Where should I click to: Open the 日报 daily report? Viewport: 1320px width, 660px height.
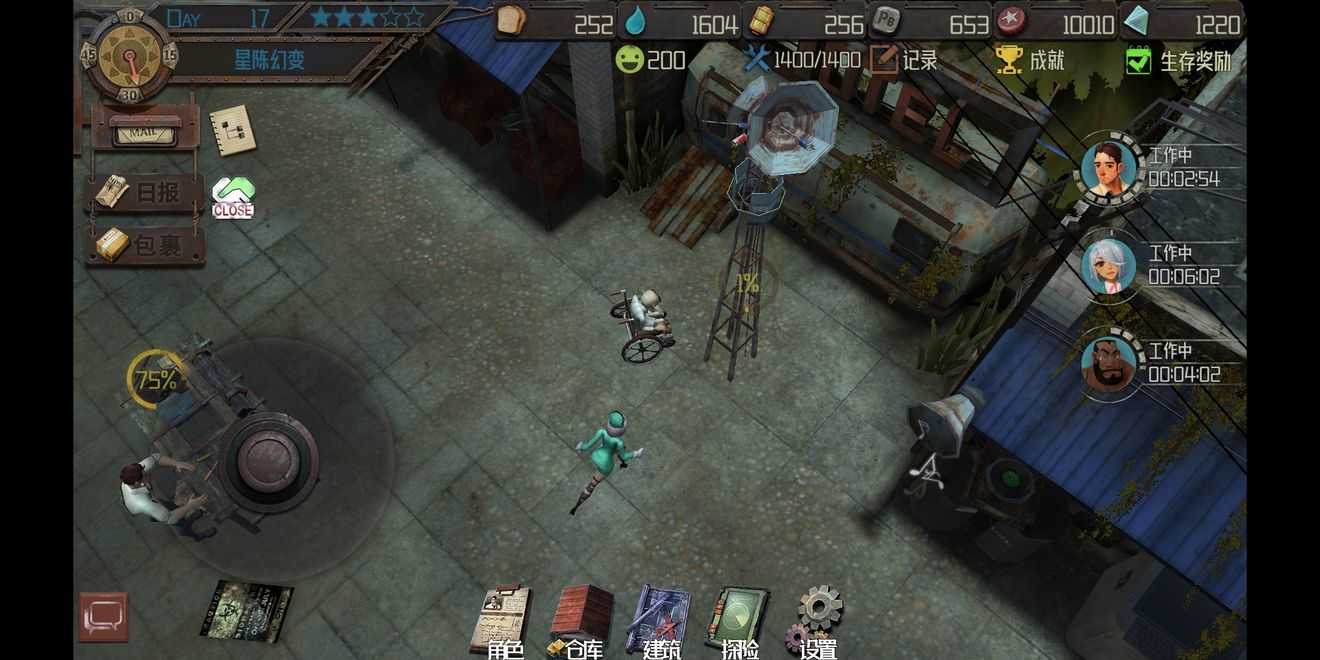click(x=146, y=193)
